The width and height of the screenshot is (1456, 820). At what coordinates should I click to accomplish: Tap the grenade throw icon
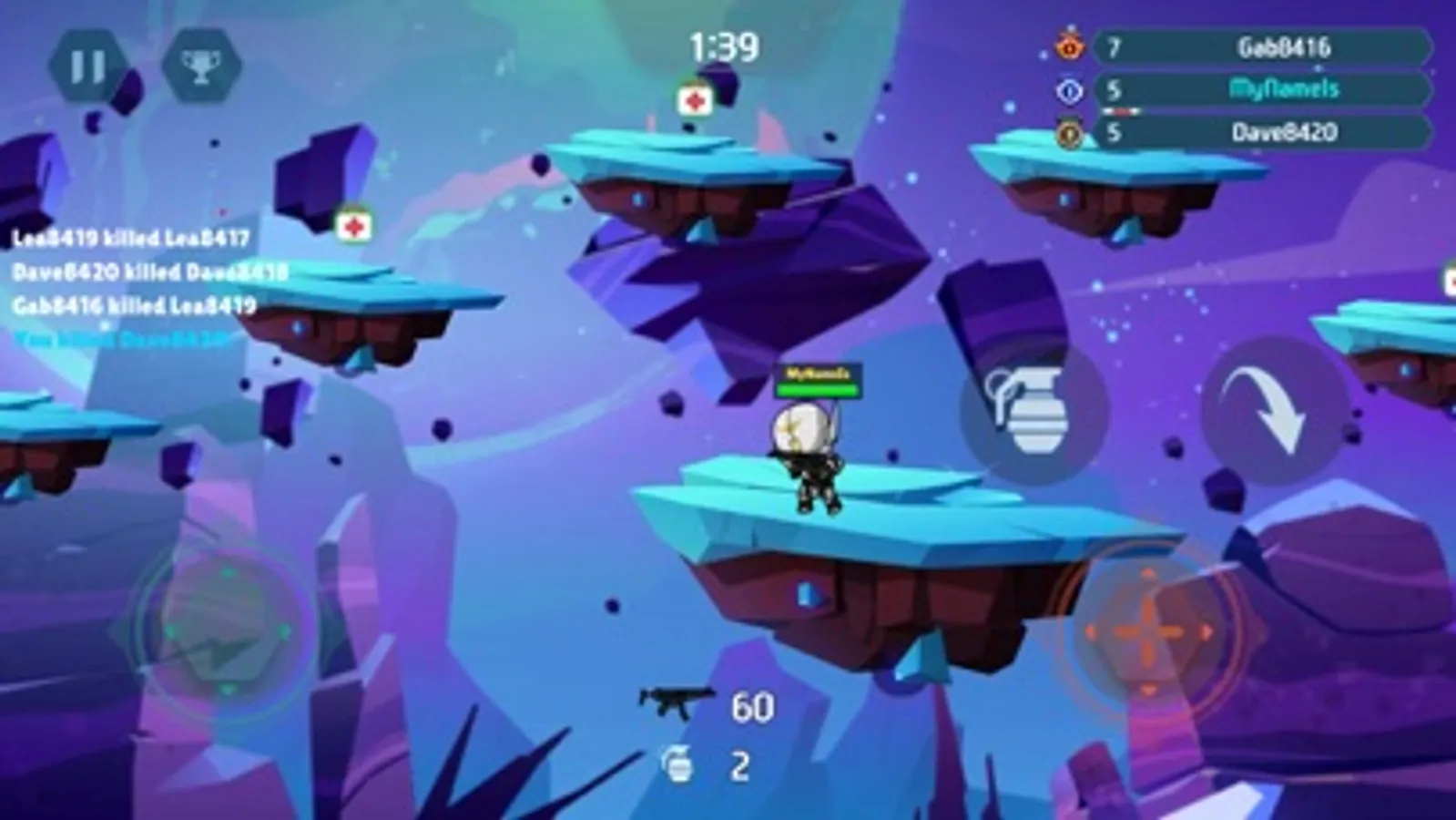[x=1033, y=410]
